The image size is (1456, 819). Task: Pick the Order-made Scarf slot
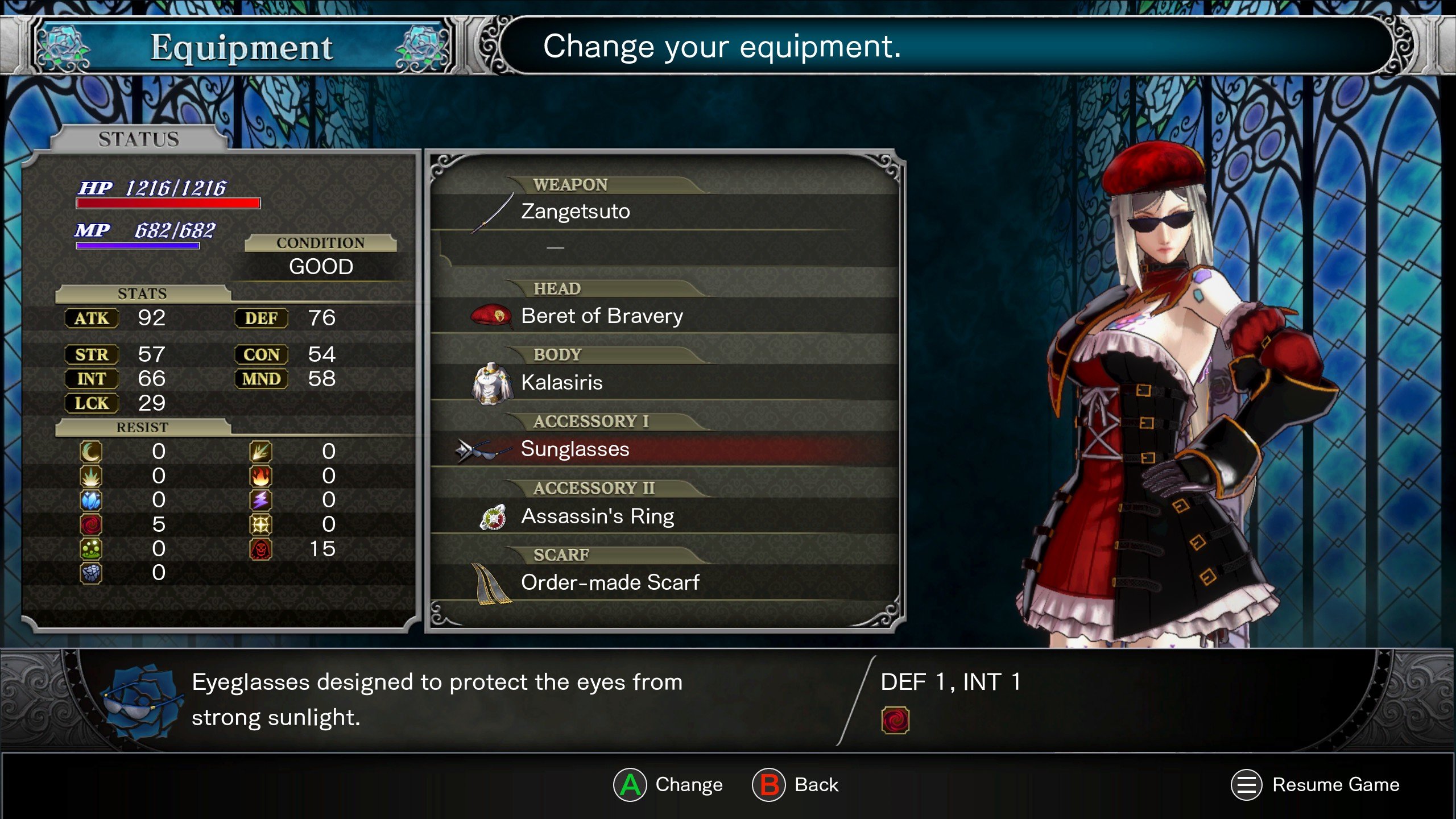610,582
